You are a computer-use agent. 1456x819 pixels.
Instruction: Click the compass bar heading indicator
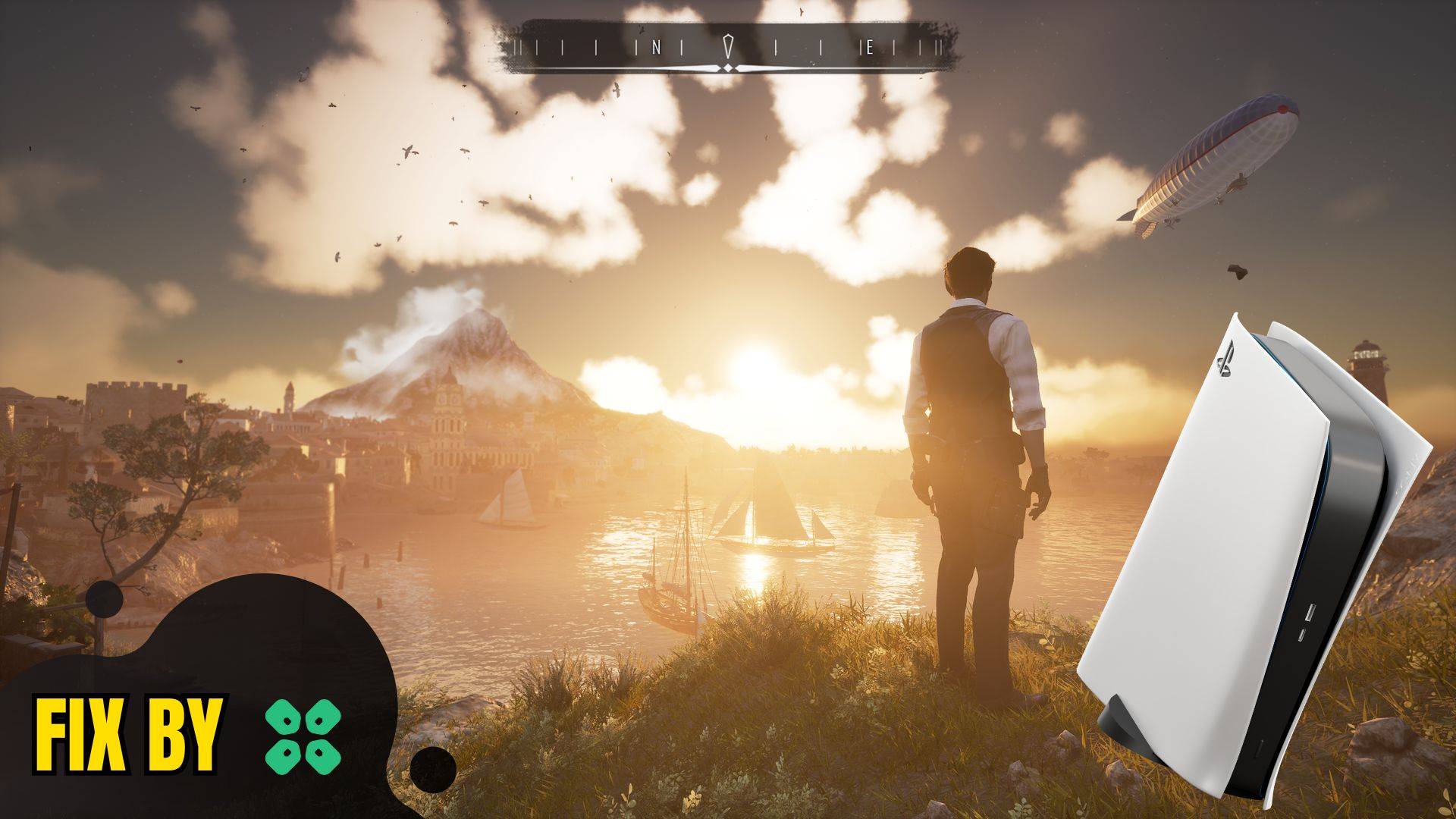tap(728, 47)
